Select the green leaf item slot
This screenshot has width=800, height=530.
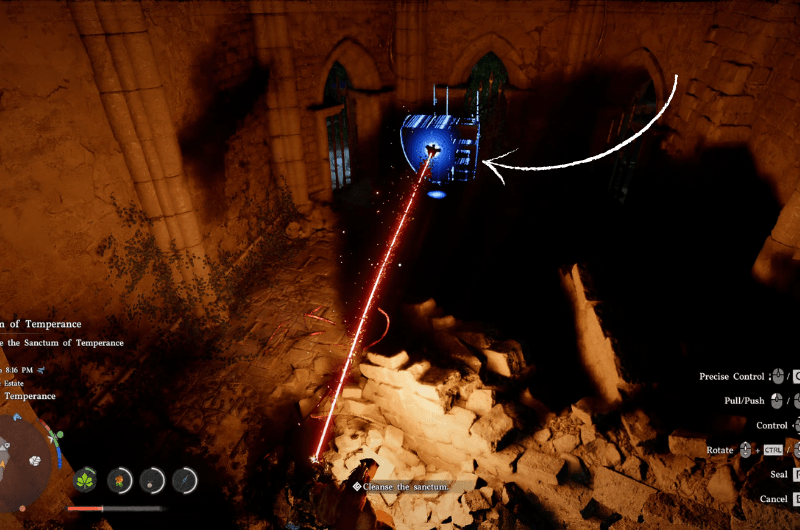click(86, 481)
